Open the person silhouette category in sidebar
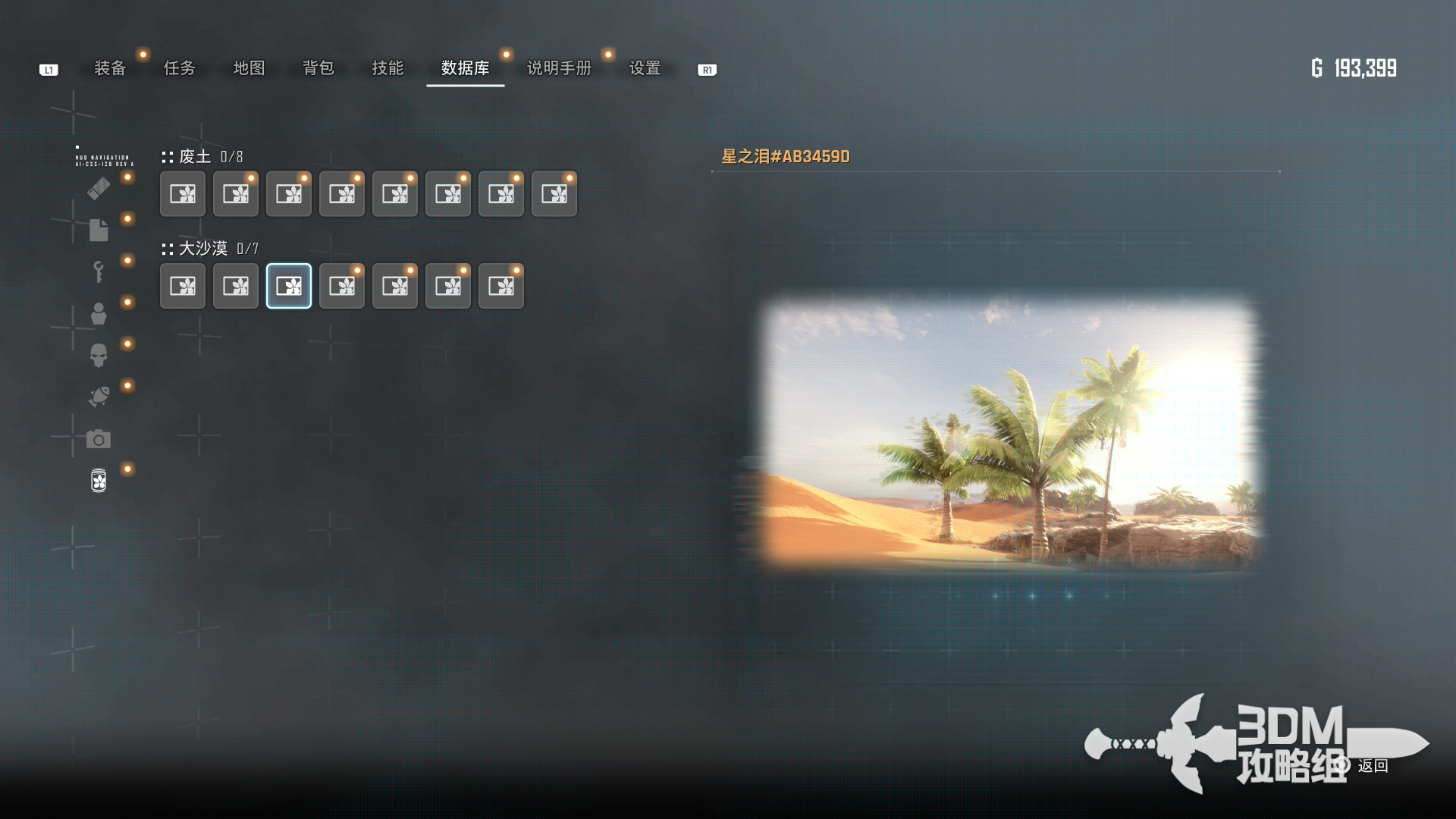The image size is (1456, 819). (99, 313)
